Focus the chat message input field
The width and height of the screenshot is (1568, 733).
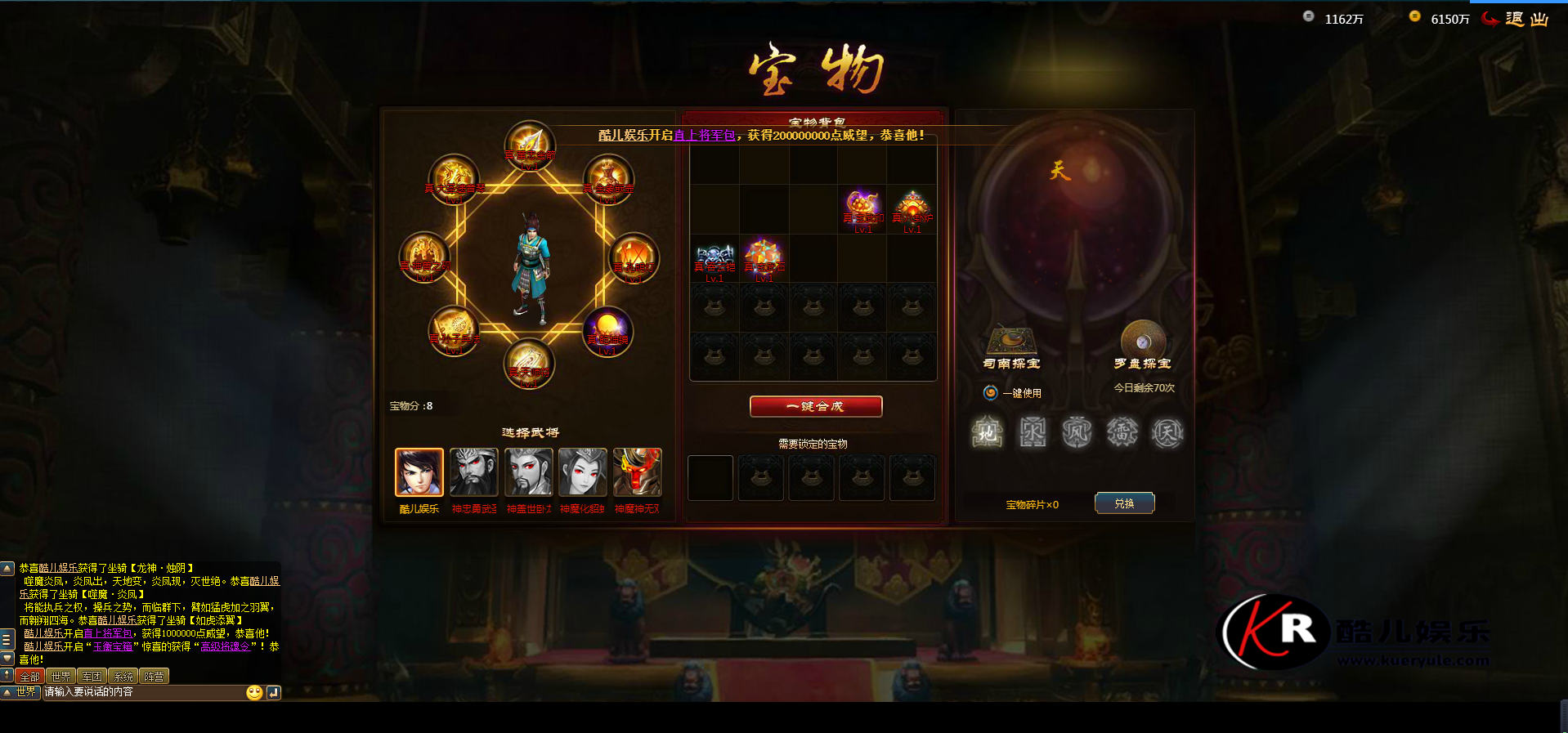pyautogui.click(x=143, y=692)
